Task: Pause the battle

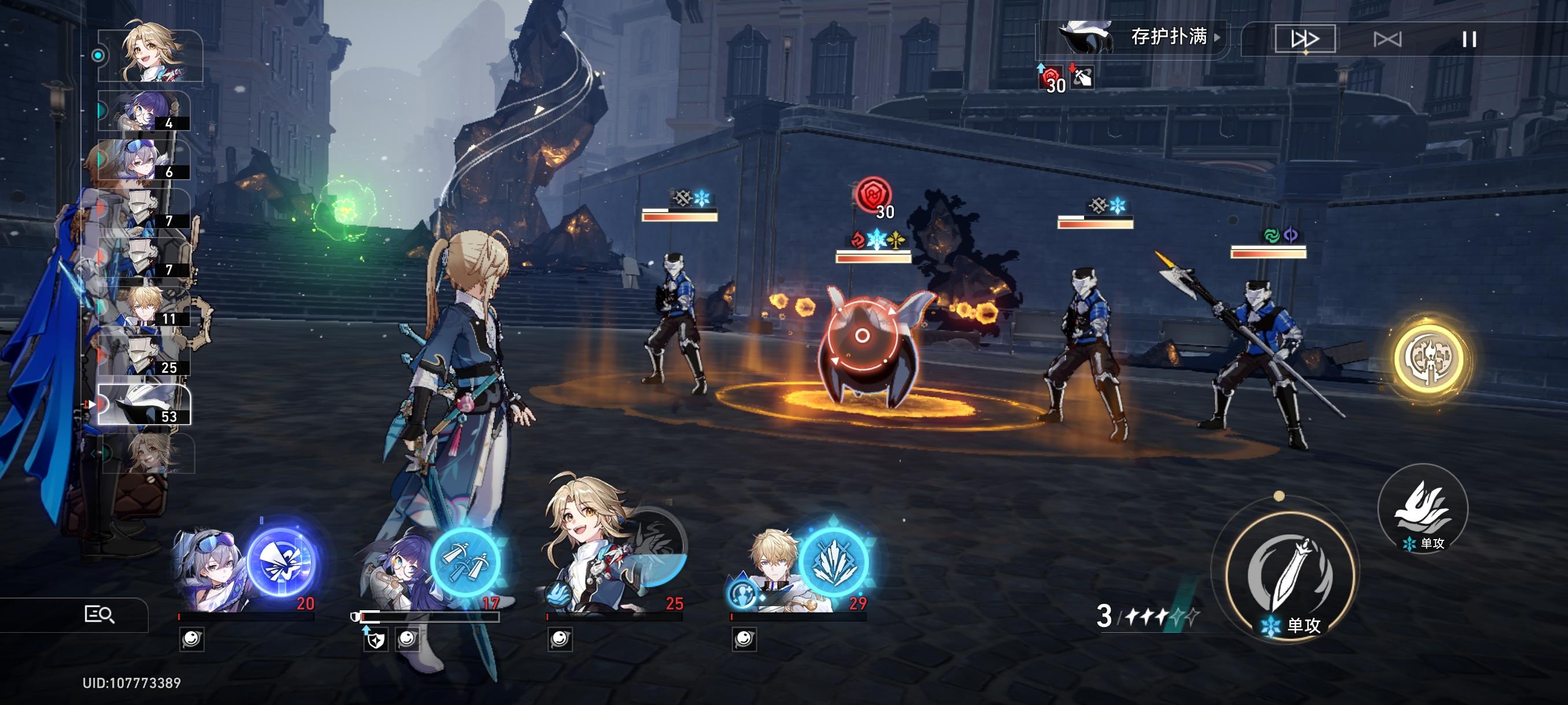Action: [1469, 39]
